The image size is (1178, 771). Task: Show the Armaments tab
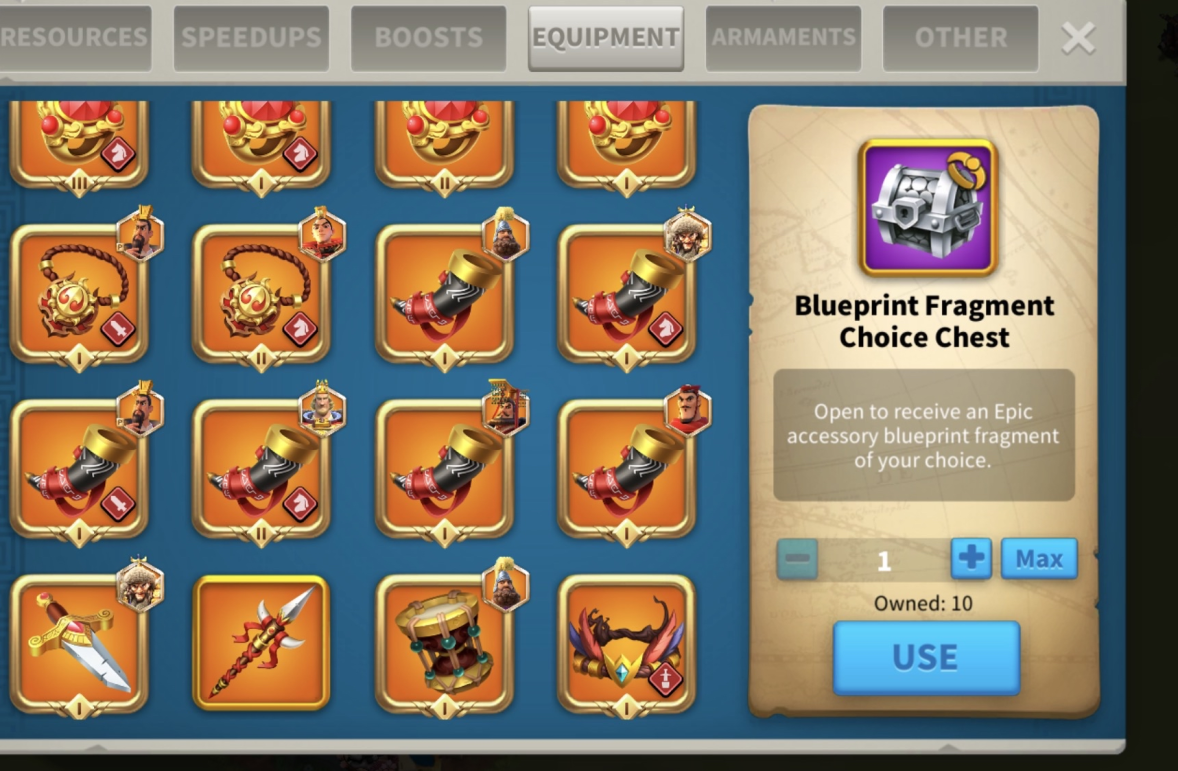point(783,38)
